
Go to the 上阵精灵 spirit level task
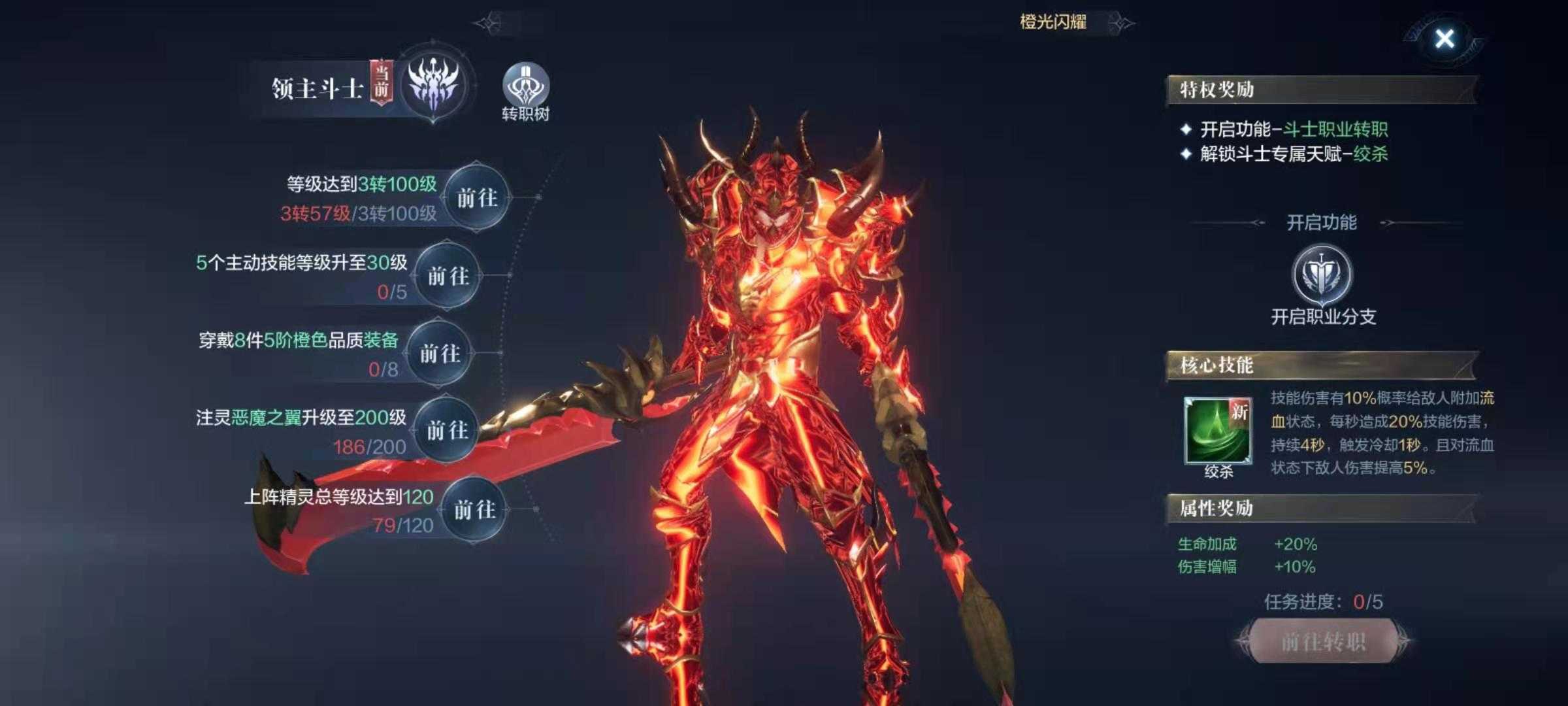point(475,509)
